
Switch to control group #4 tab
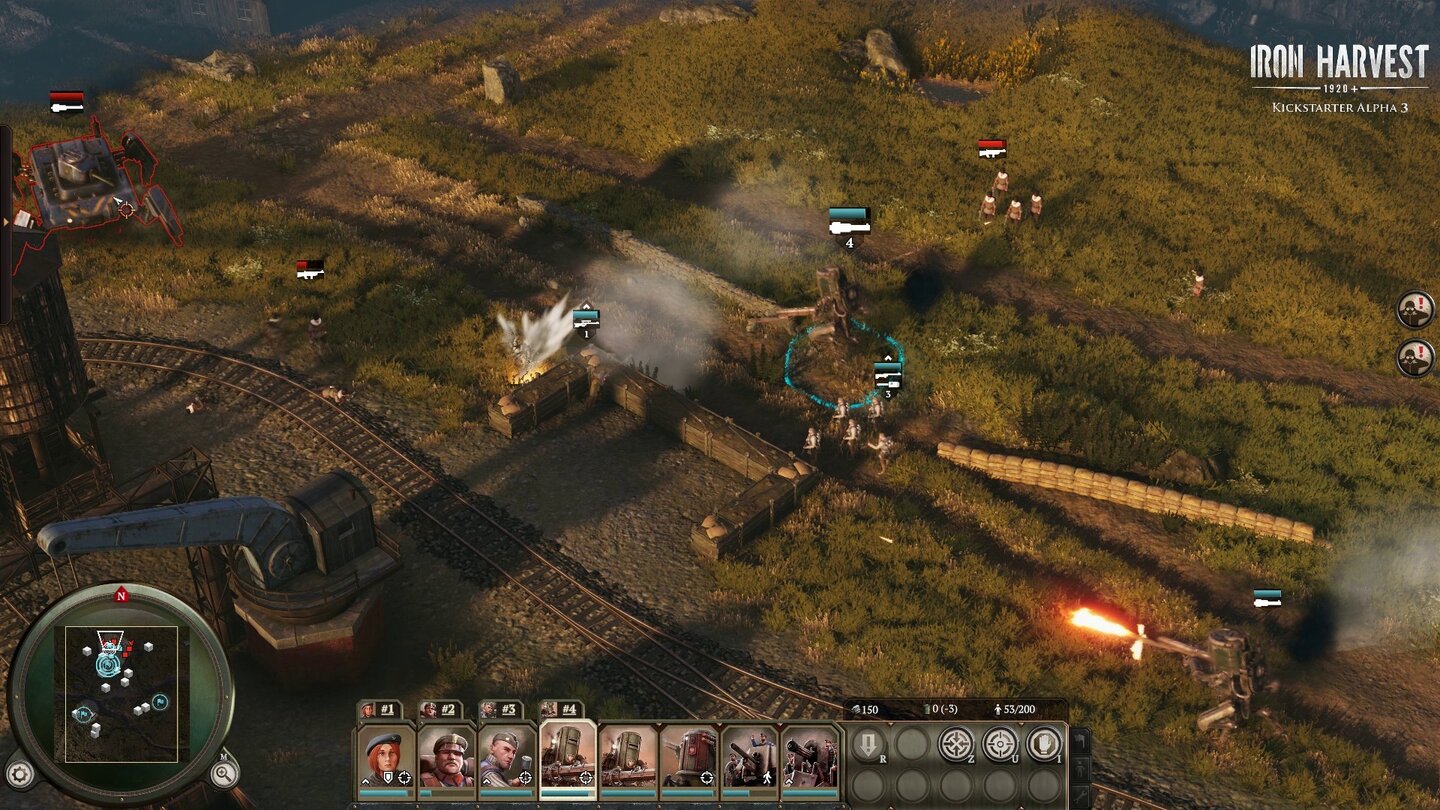561,709
